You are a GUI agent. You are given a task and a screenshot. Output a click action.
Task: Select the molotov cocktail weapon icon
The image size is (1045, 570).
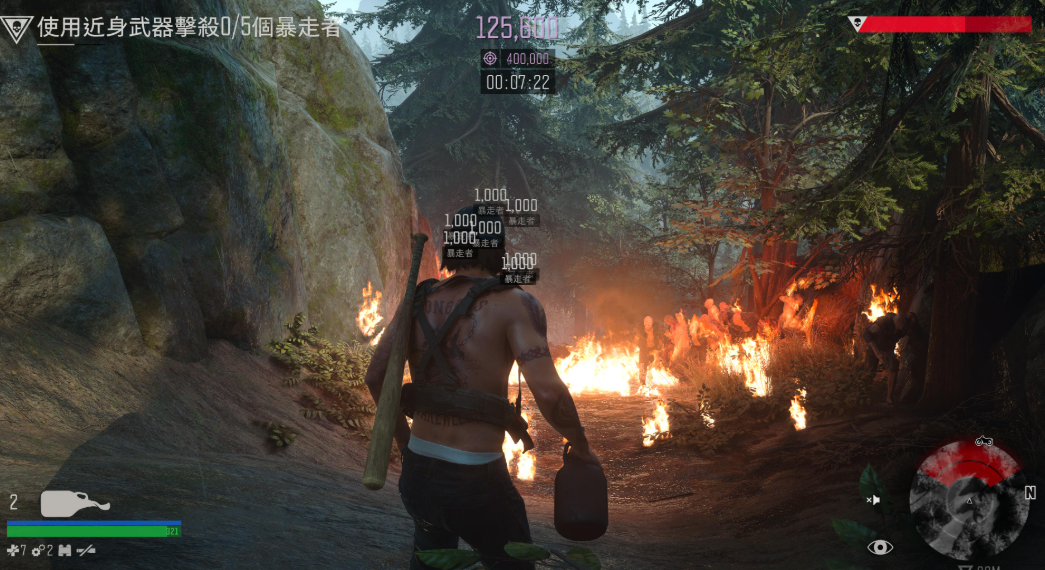pyautogui.click(x=74, y=504)
